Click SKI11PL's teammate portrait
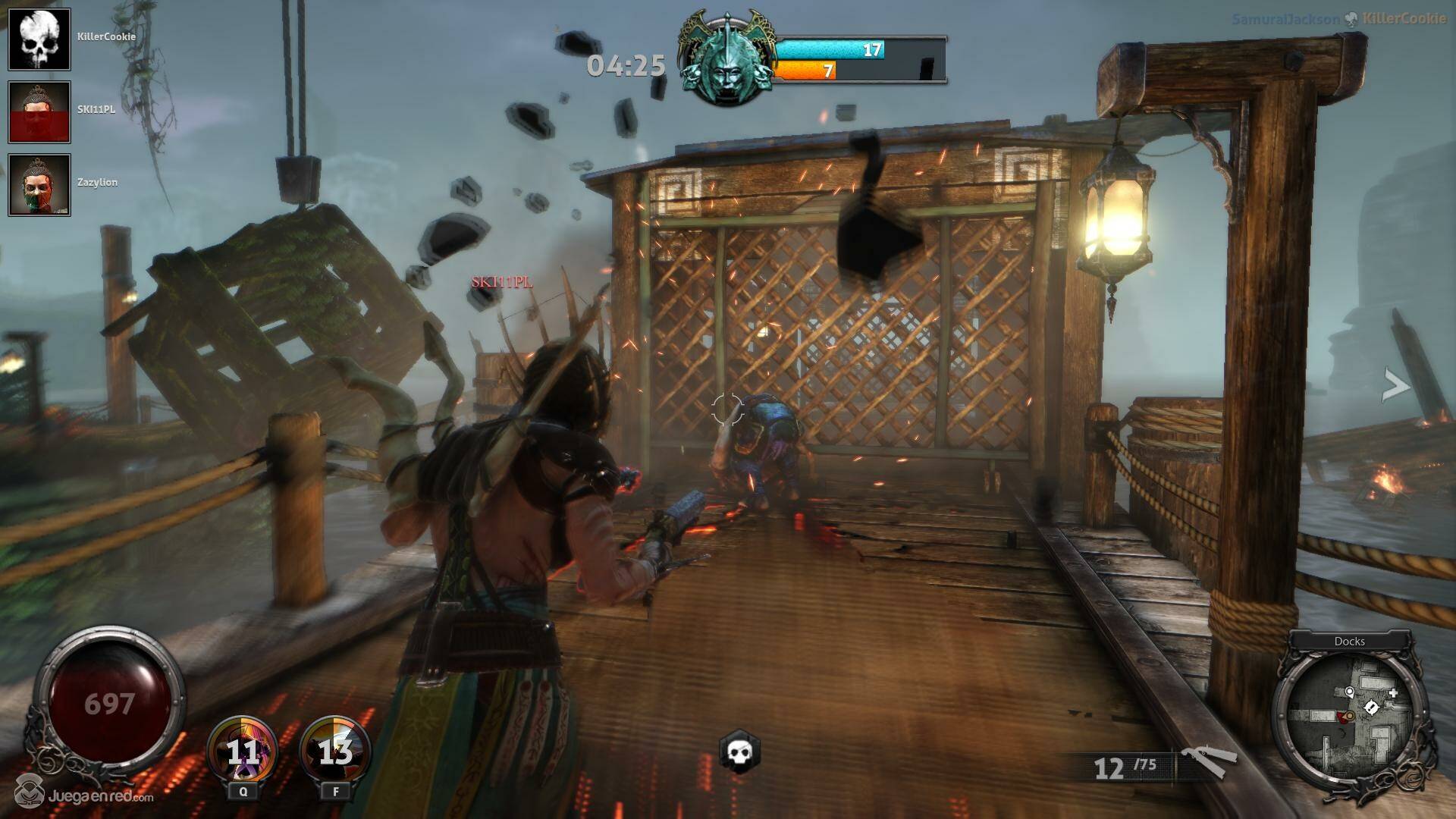The image size is (1456, 819). pos(39,112)
